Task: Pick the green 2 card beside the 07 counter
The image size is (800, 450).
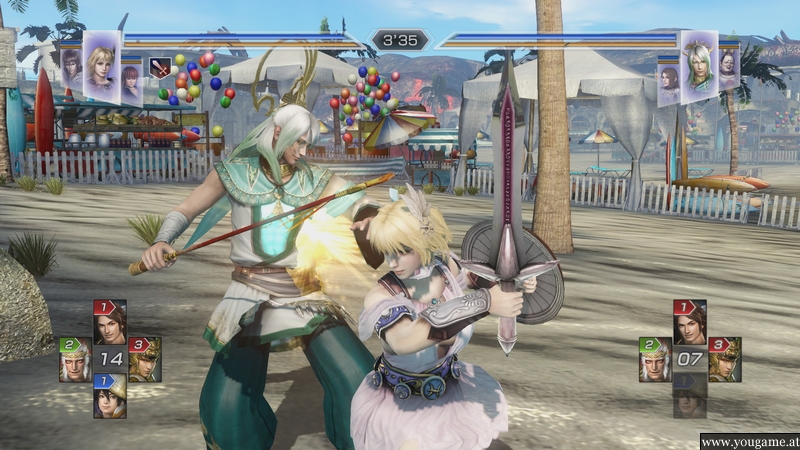Action: [654, 359]
